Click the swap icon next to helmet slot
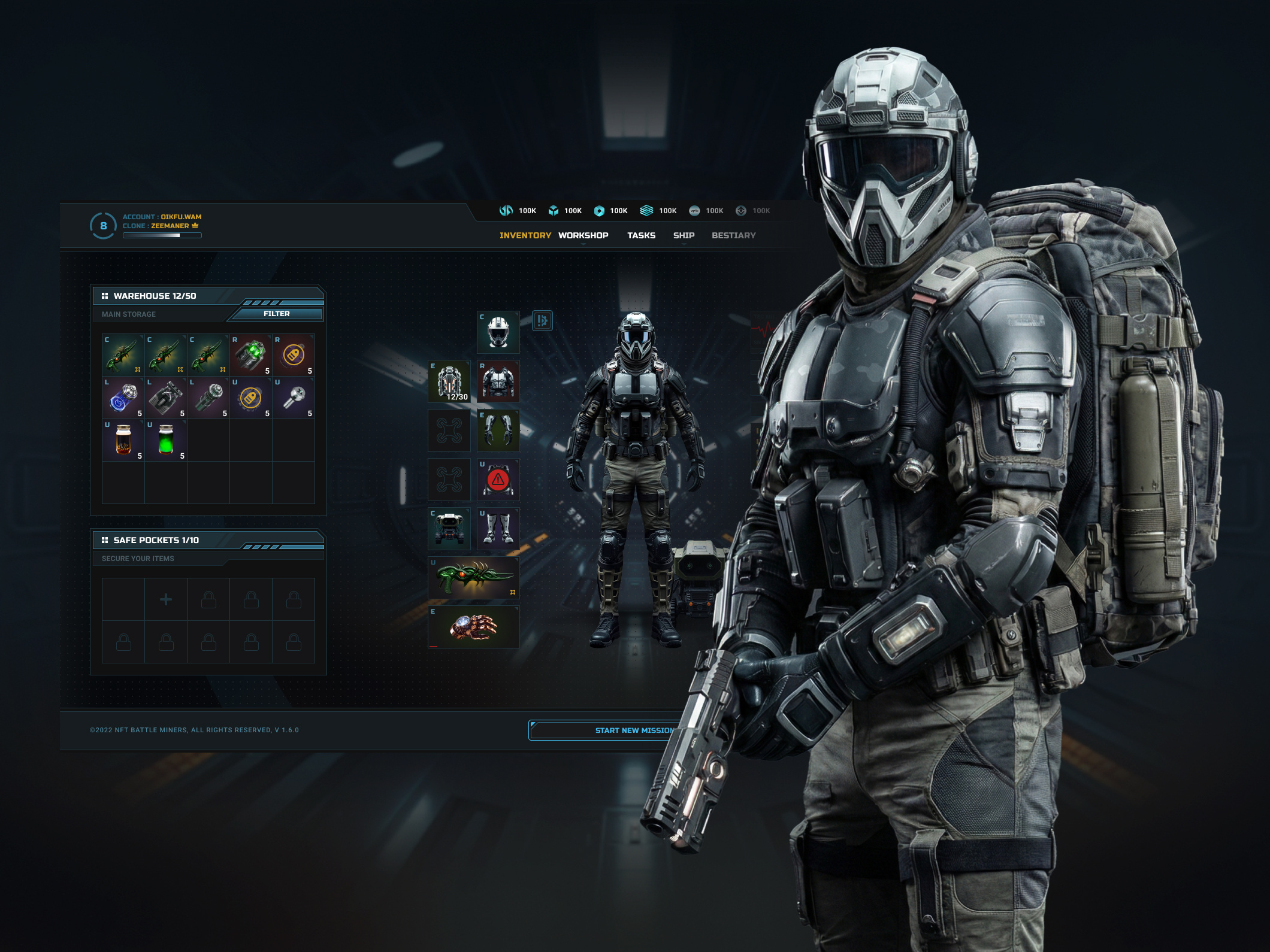1270x952 pixels. [541, 322]
